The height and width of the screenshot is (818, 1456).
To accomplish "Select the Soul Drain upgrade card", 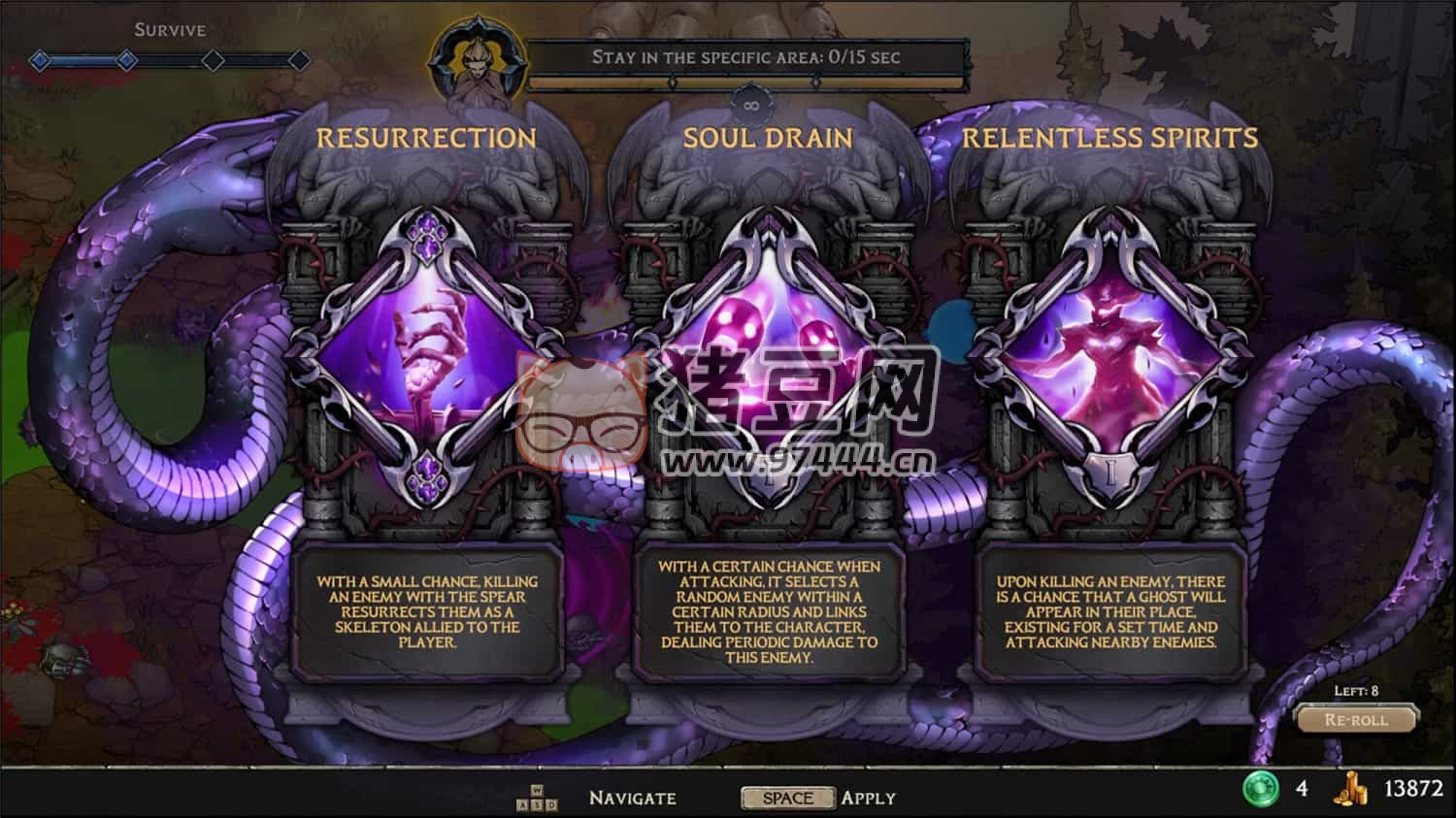I will [768, 359].
